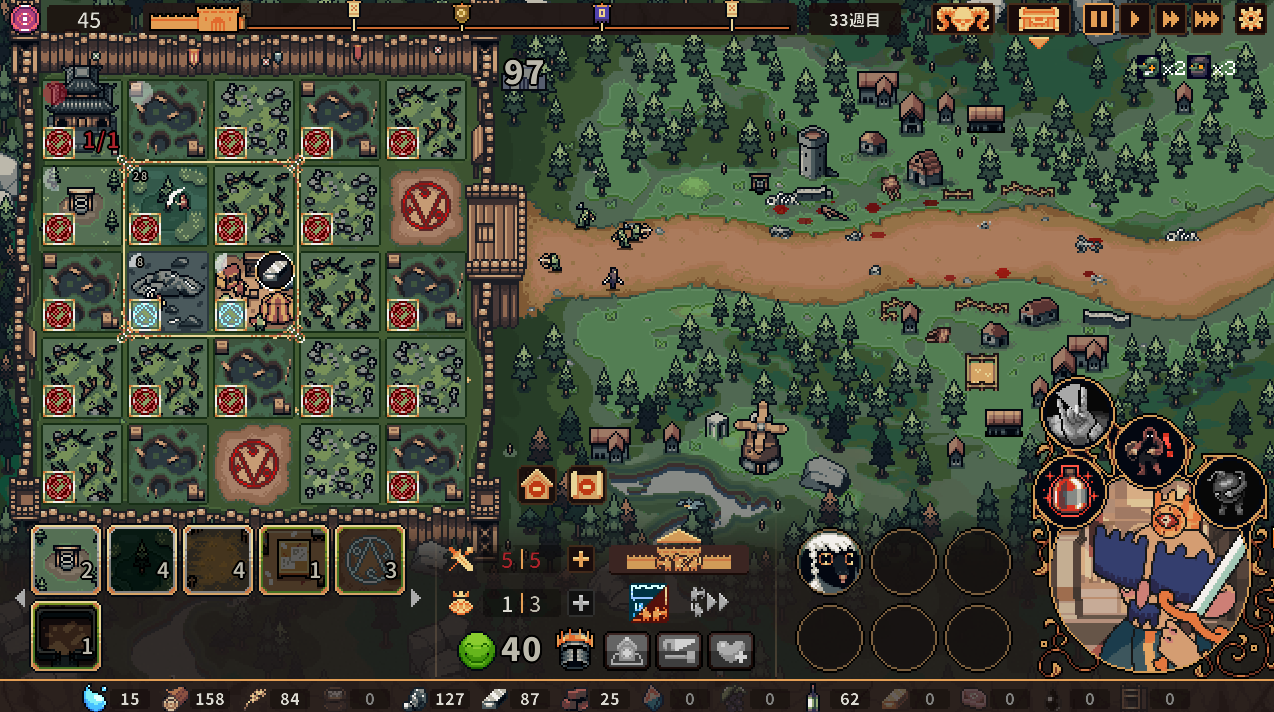Open the horned skull boss menu
This screenshot has width=1274, height=712.
coord(962,19)
